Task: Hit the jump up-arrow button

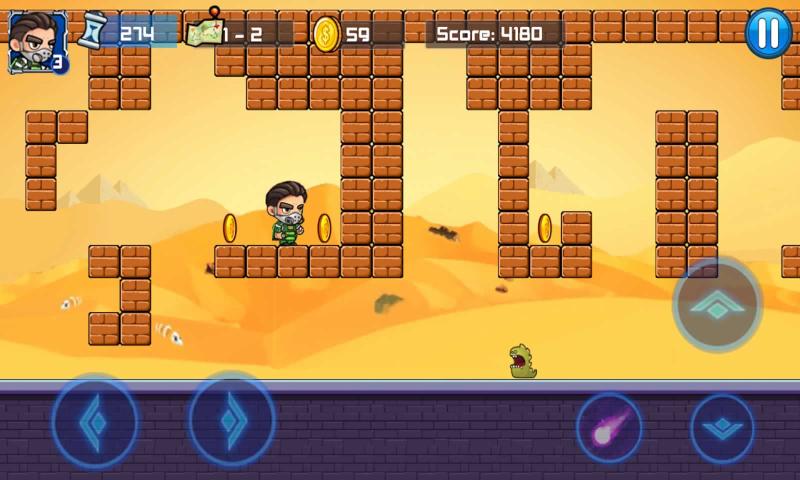Action: pos(717,304)
